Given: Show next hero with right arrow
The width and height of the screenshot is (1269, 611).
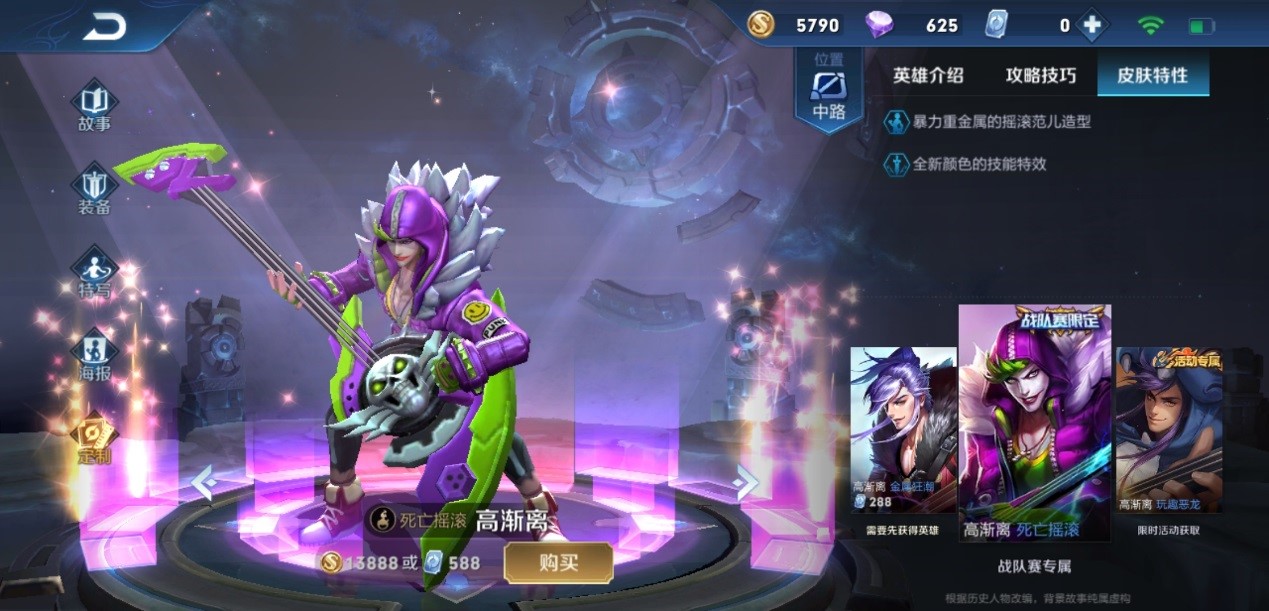Looking at the screenshot, I should tap(746, 483).
